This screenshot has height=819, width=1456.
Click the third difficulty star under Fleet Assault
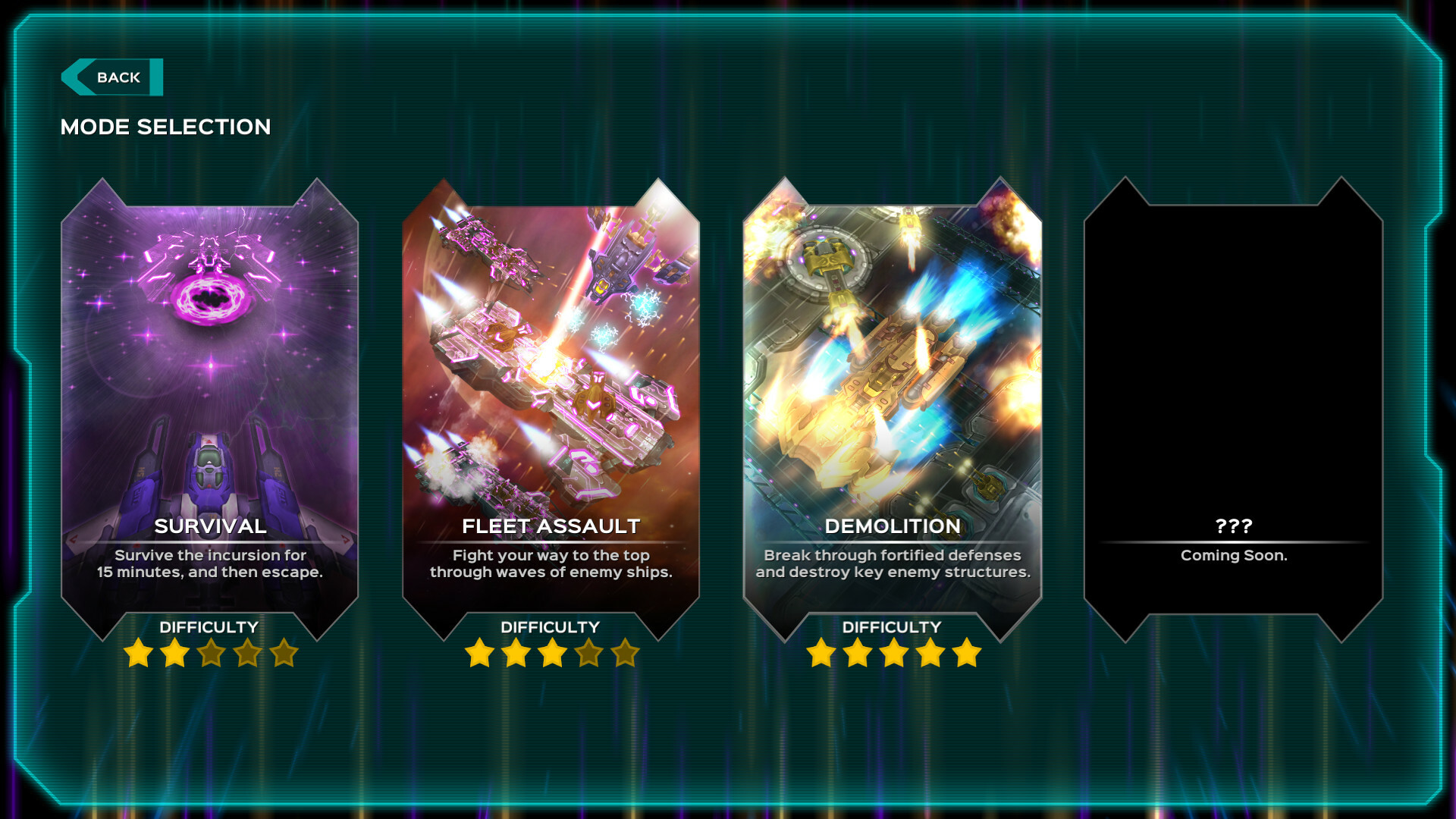click(552, 653)
